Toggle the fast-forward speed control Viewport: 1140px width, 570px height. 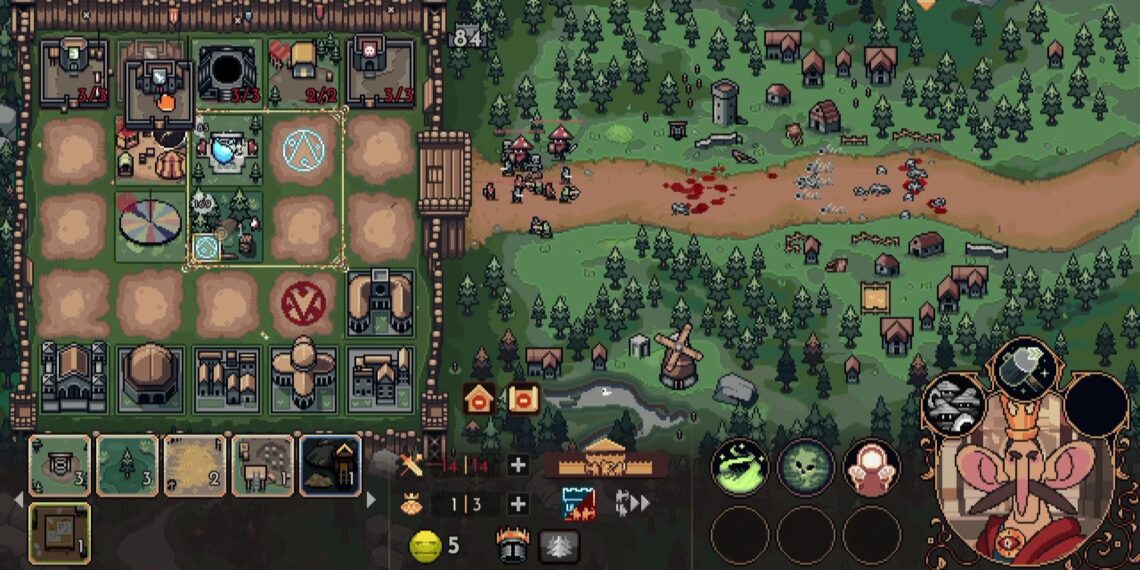tap(634, 503)
